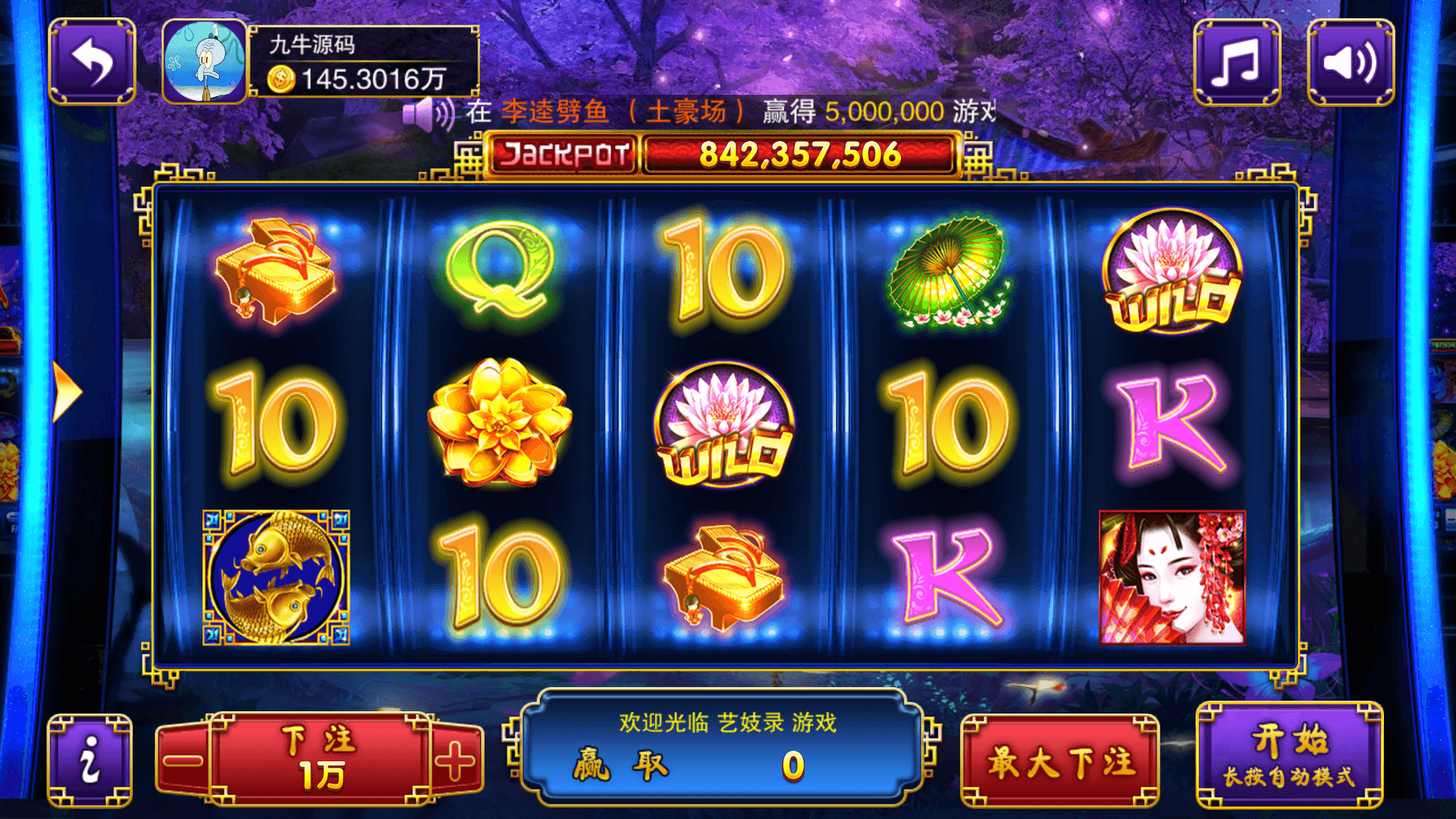The height and width of the screenshot is (819, 1456).
Task: Go back with the return arrow button
Action: coord(92,62)
